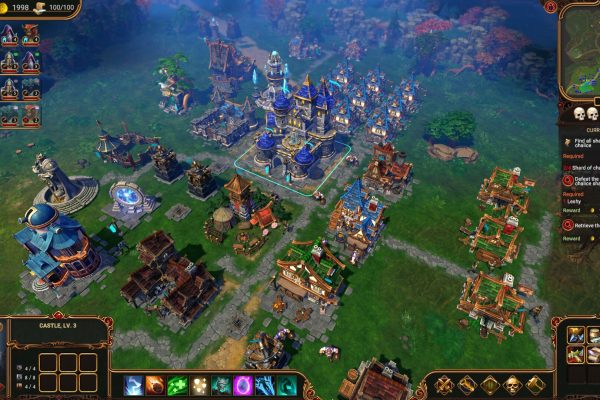The width and height of the screenshot is (600, 400).
Task: Cast the fireball meteor spell
Action: [156, 385]
